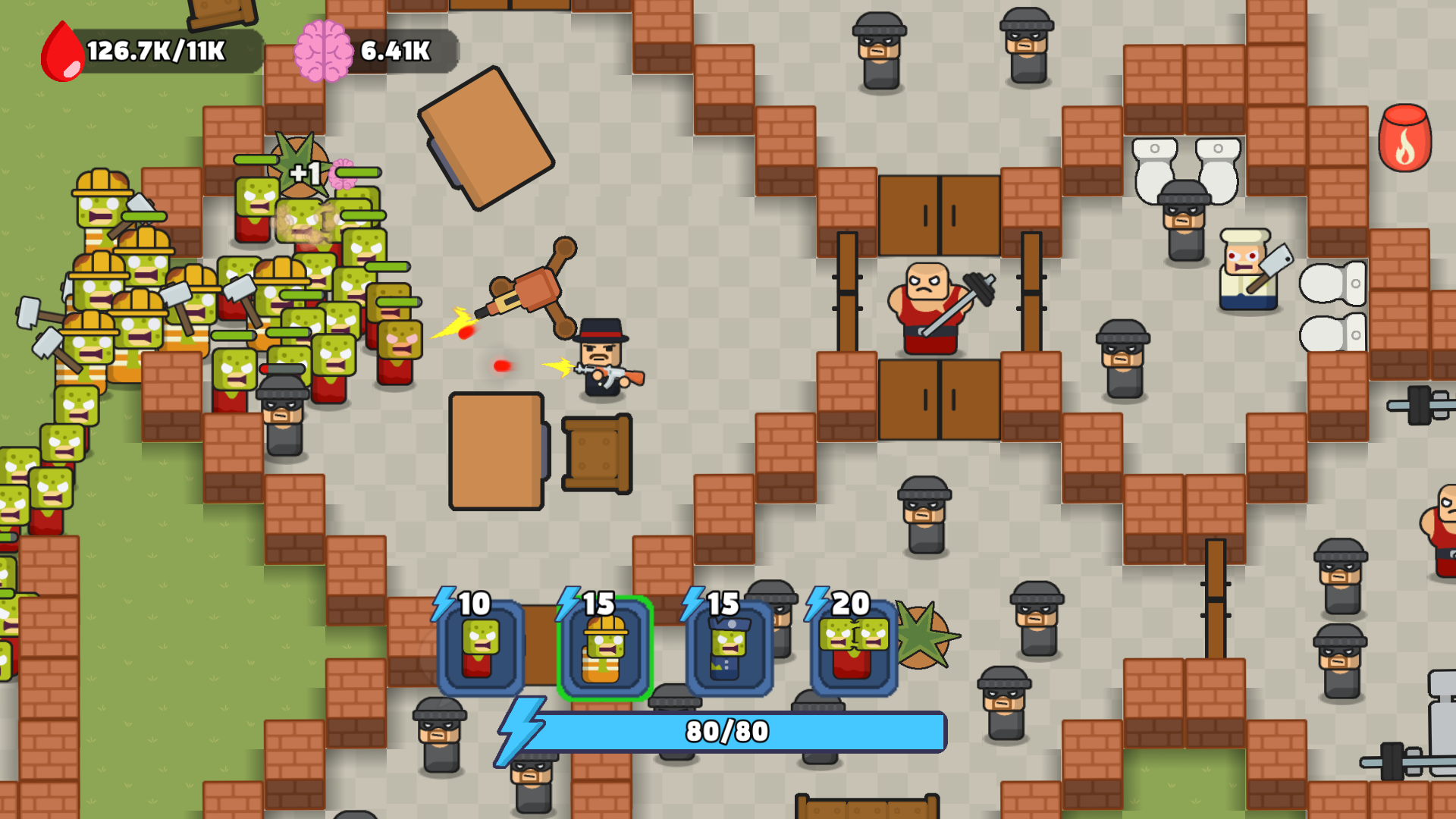Screen dimensions: 1456x819
Task: Click the red blood drop resource icon
Action: point(62,50)
